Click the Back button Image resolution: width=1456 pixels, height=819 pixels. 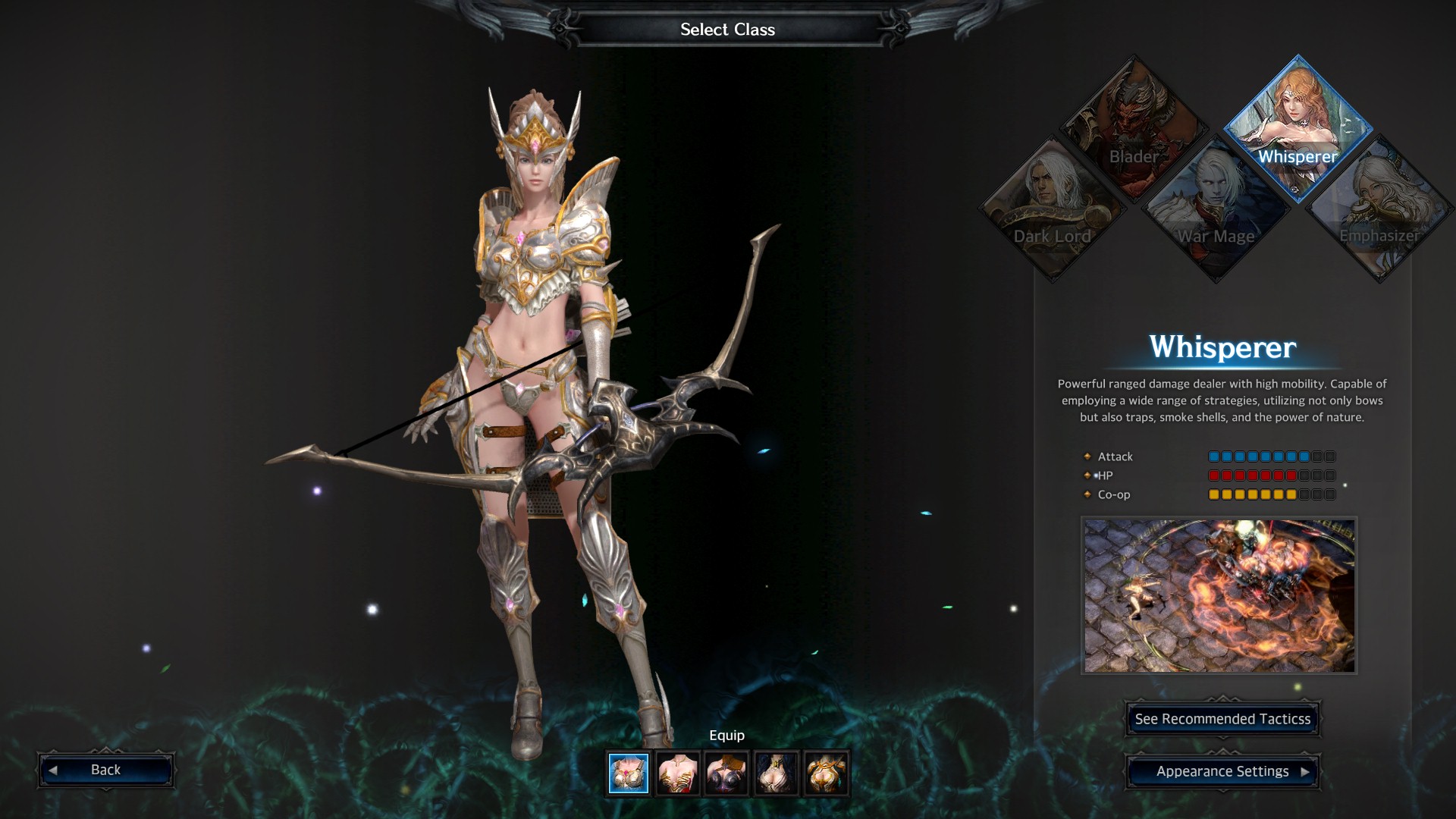(106, 770)
